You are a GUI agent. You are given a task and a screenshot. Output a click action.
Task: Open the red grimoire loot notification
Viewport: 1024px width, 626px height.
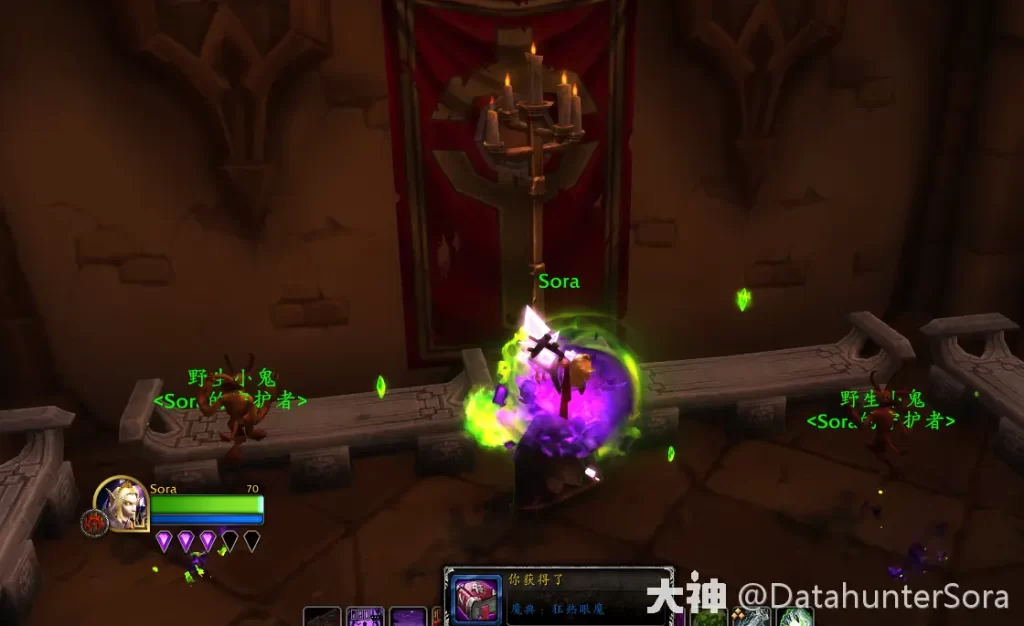click(473, 599)
